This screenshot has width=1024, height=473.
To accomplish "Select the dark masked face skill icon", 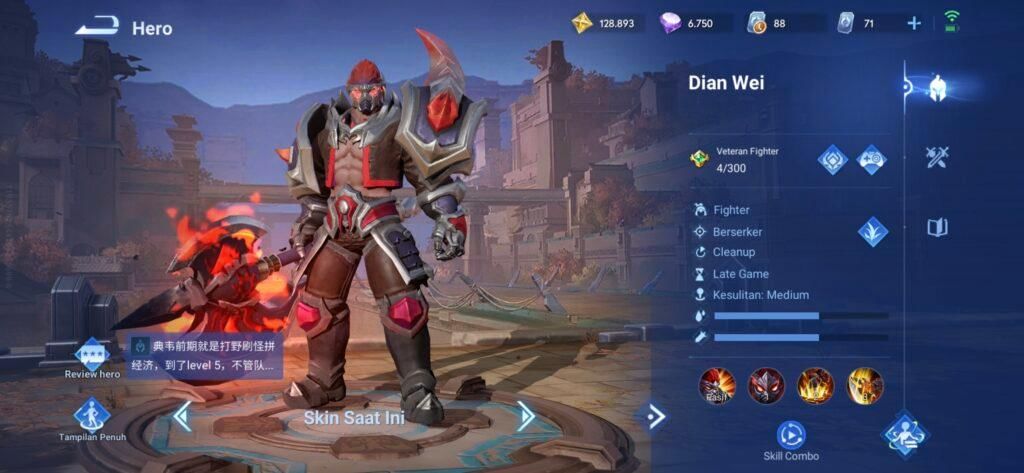I will coord(766,385).
